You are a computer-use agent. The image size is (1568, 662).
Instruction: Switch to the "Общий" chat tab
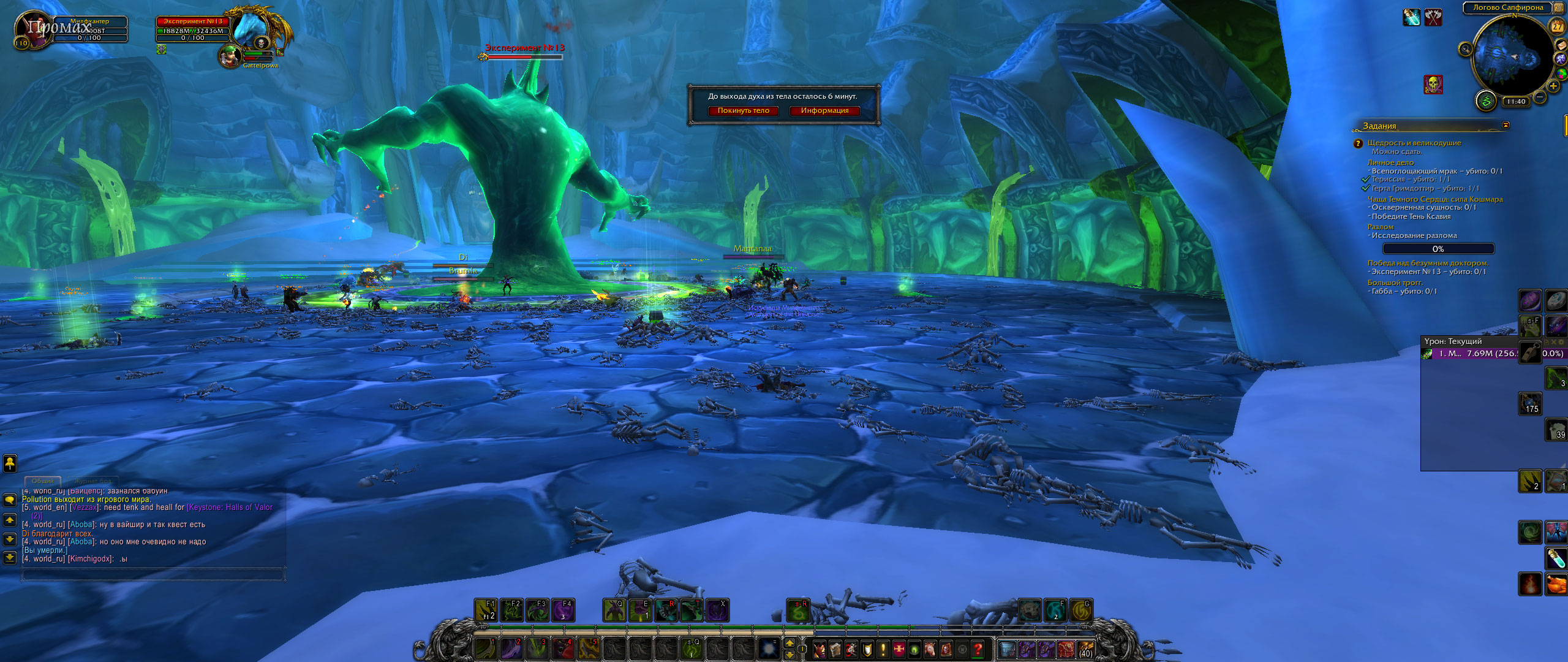[x=43, y=481]
